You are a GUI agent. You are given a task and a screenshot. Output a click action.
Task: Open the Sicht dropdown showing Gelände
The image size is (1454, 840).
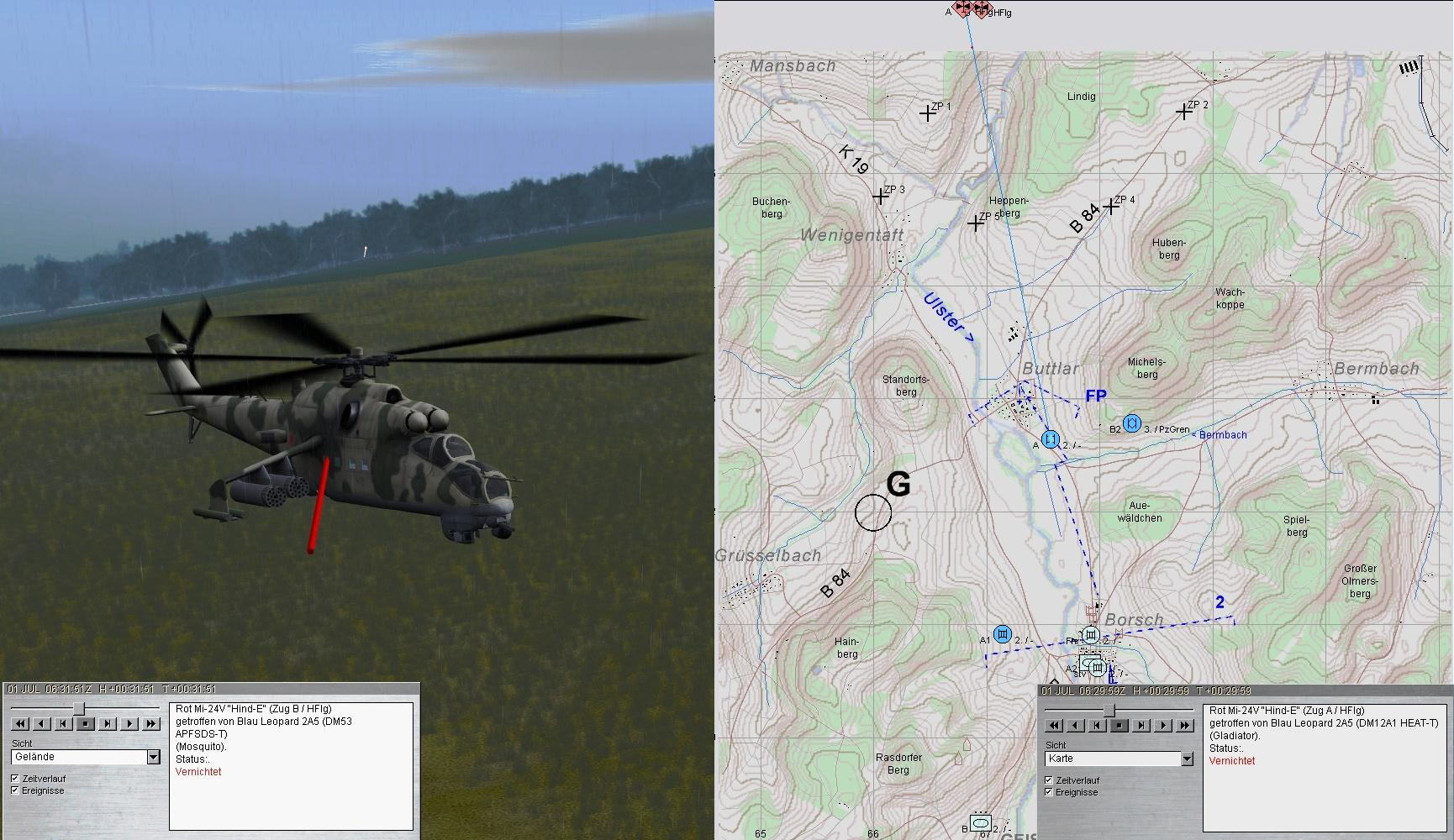point(153,758)
